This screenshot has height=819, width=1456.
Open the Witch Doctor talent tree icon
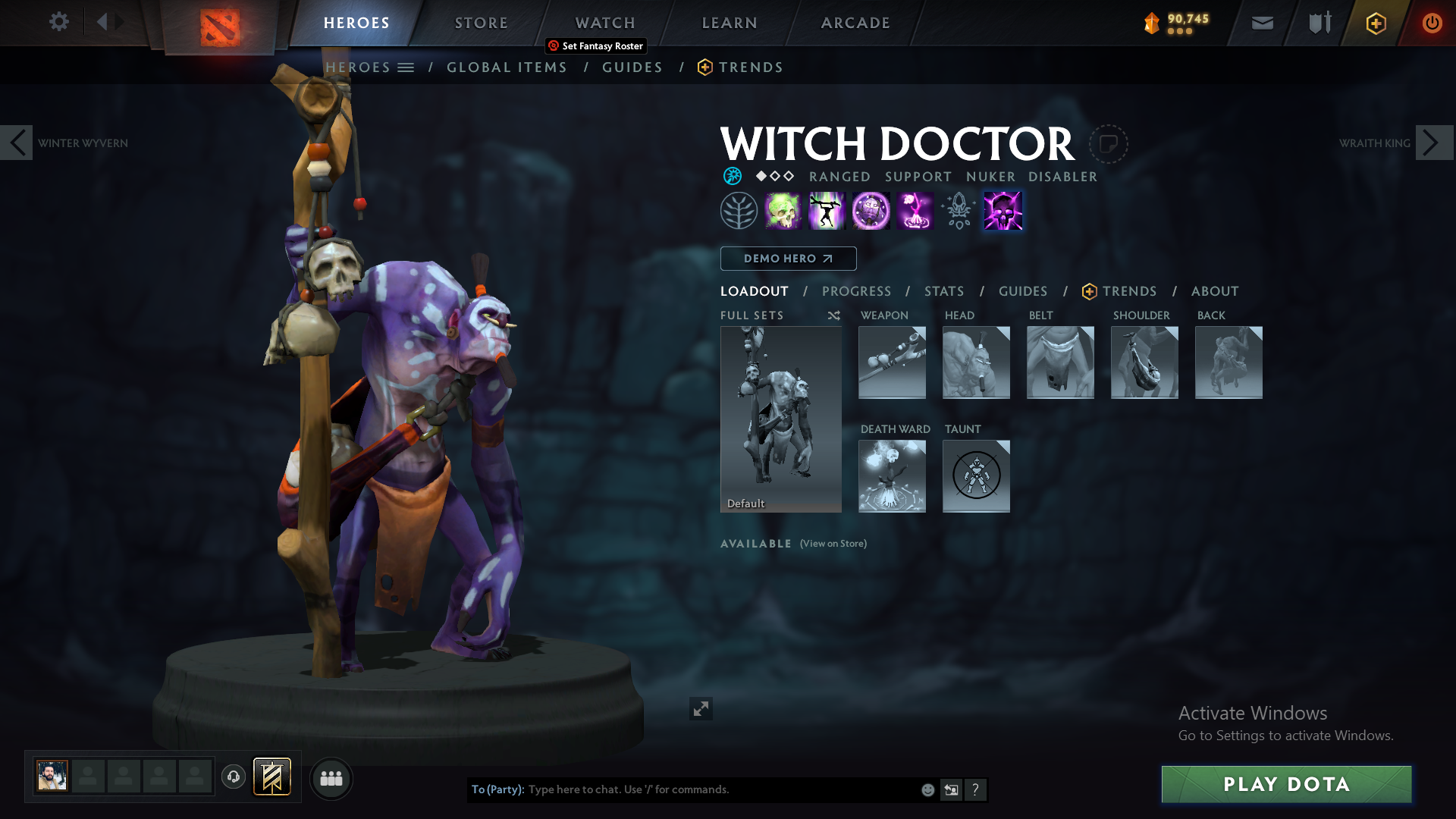tap(739, 210)
